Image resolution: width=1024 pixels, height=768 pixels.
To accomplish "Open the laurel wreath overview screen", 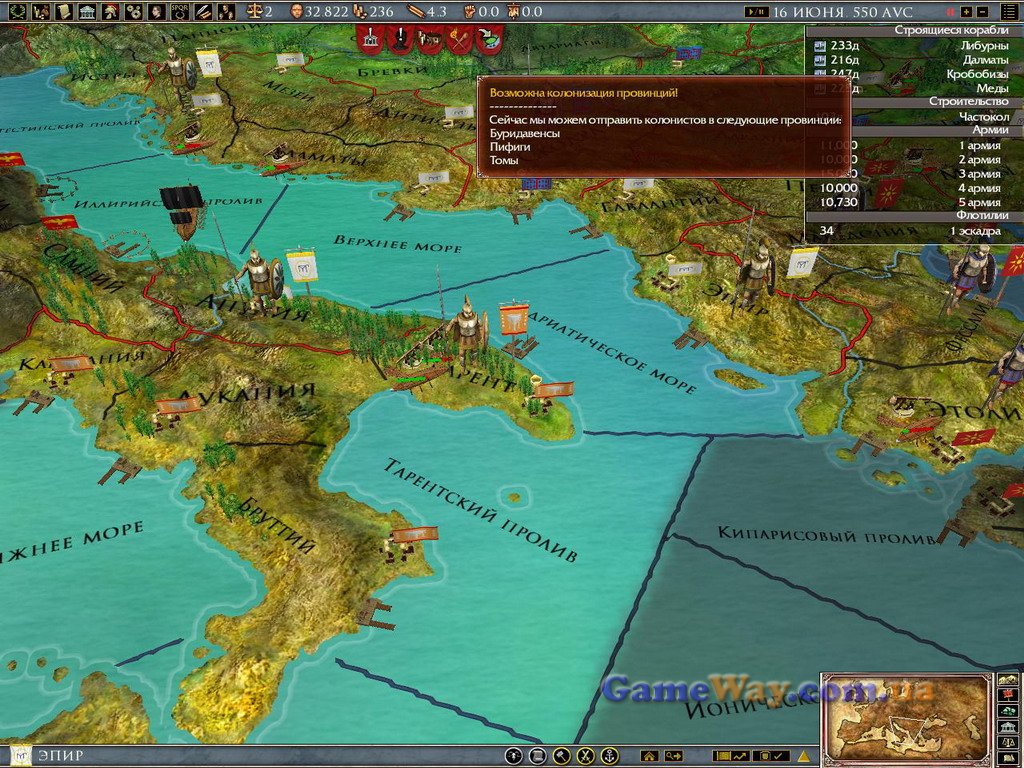I will pyautogui.click(x=16, y=12).
